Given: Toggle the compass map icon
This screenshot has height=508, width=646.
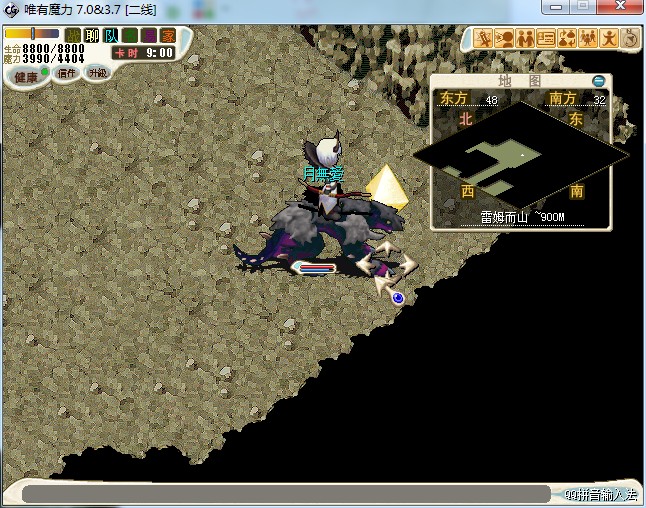Looking at the screenshot, I should (x=630, y=39).
